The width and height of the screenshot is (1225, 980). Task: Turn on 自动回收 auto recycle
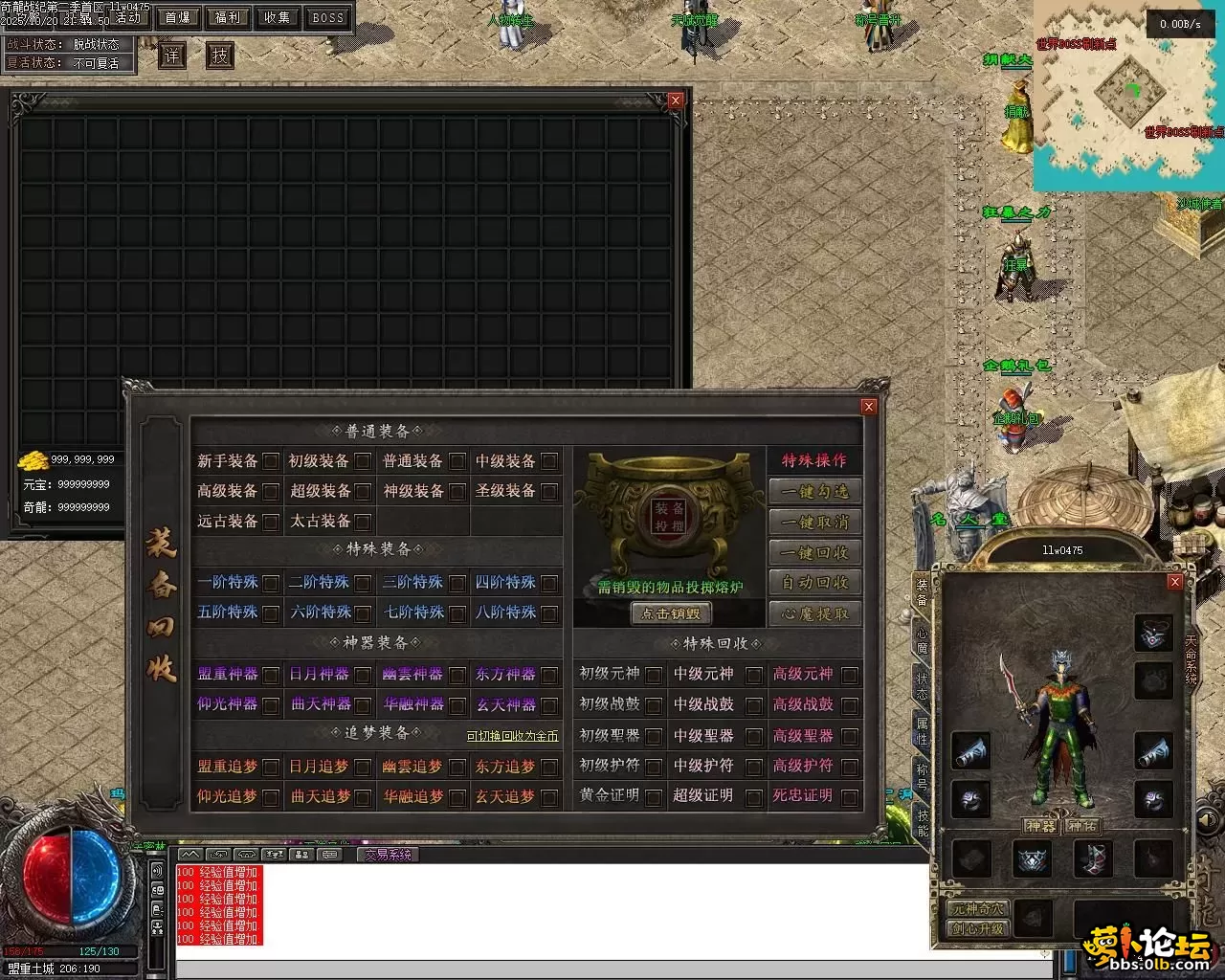pyautogui.click(x=814, y=583)
